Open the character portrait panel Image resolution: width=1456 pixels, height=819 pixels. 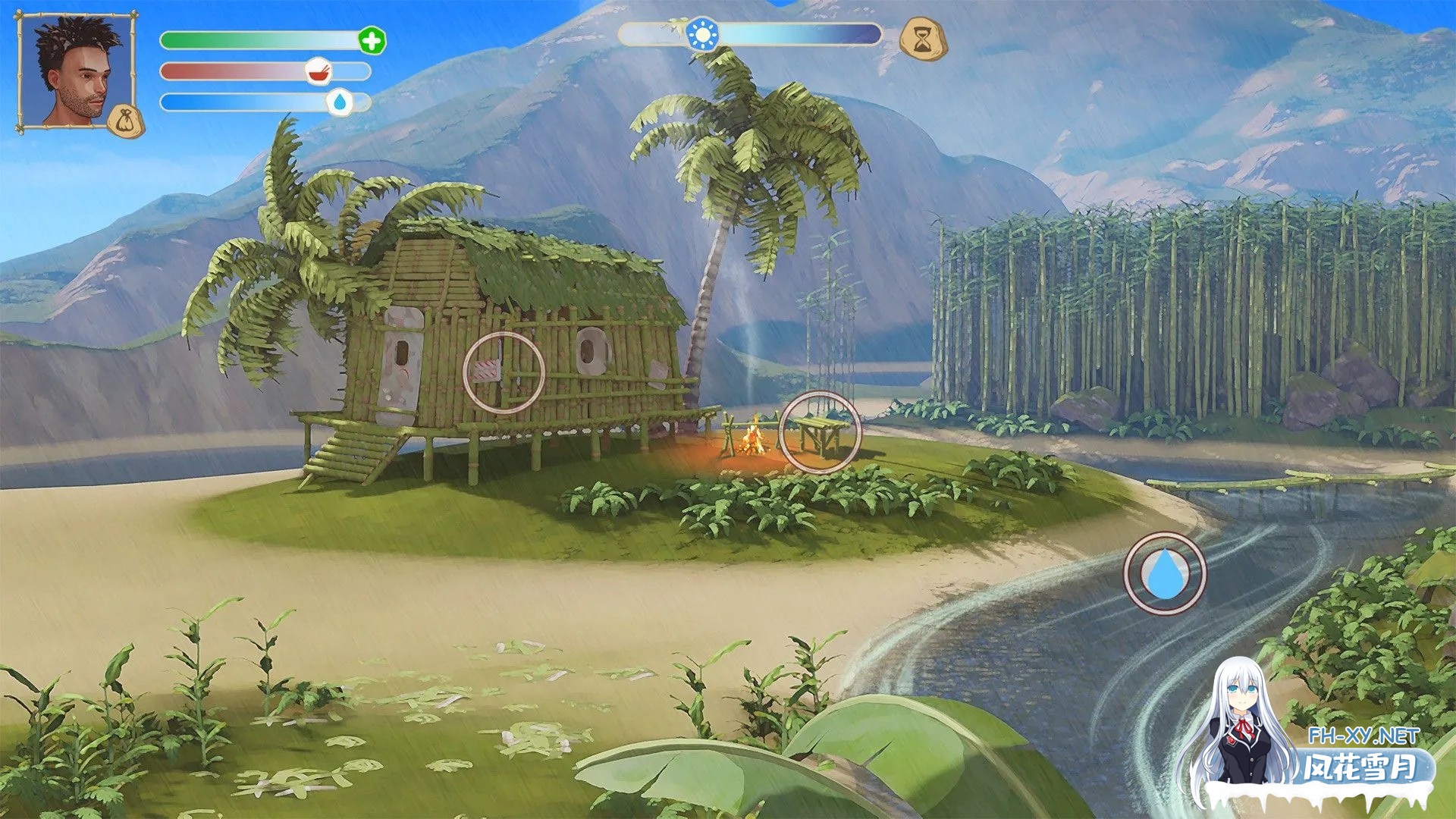[74, 71]
